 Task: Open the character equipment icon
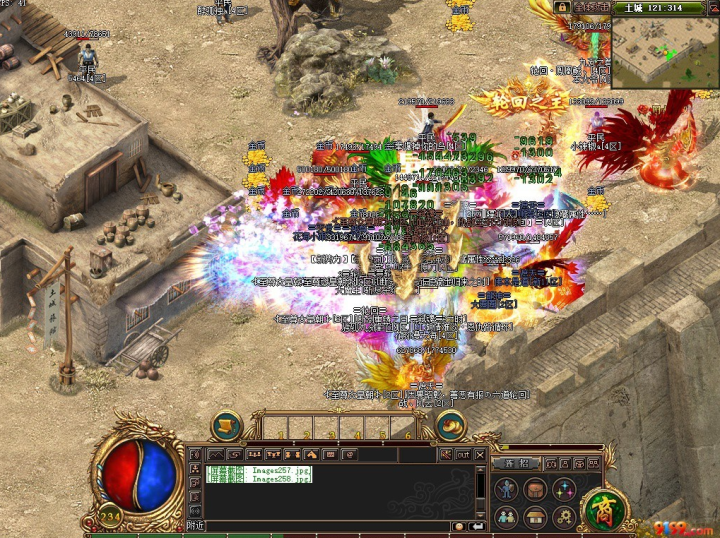tap(506, 490)
